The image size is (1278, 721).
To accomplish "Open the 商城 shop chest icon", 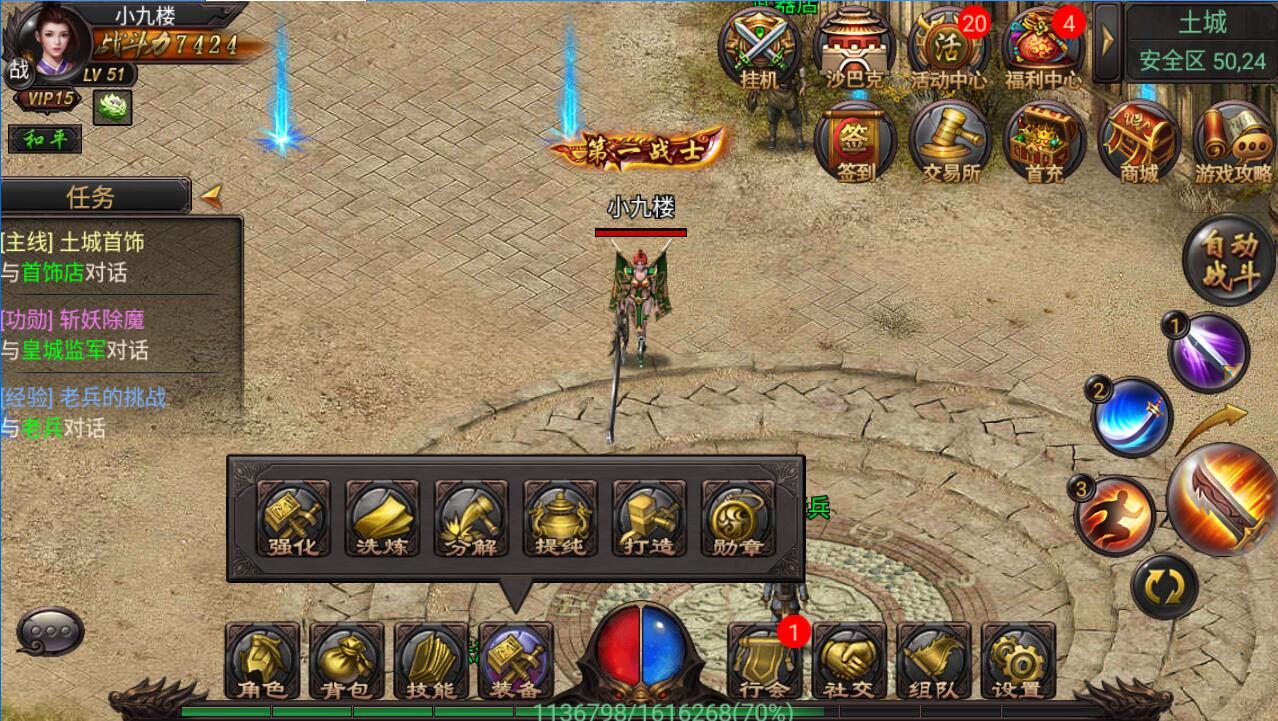I will click(x=1138, y=143).
